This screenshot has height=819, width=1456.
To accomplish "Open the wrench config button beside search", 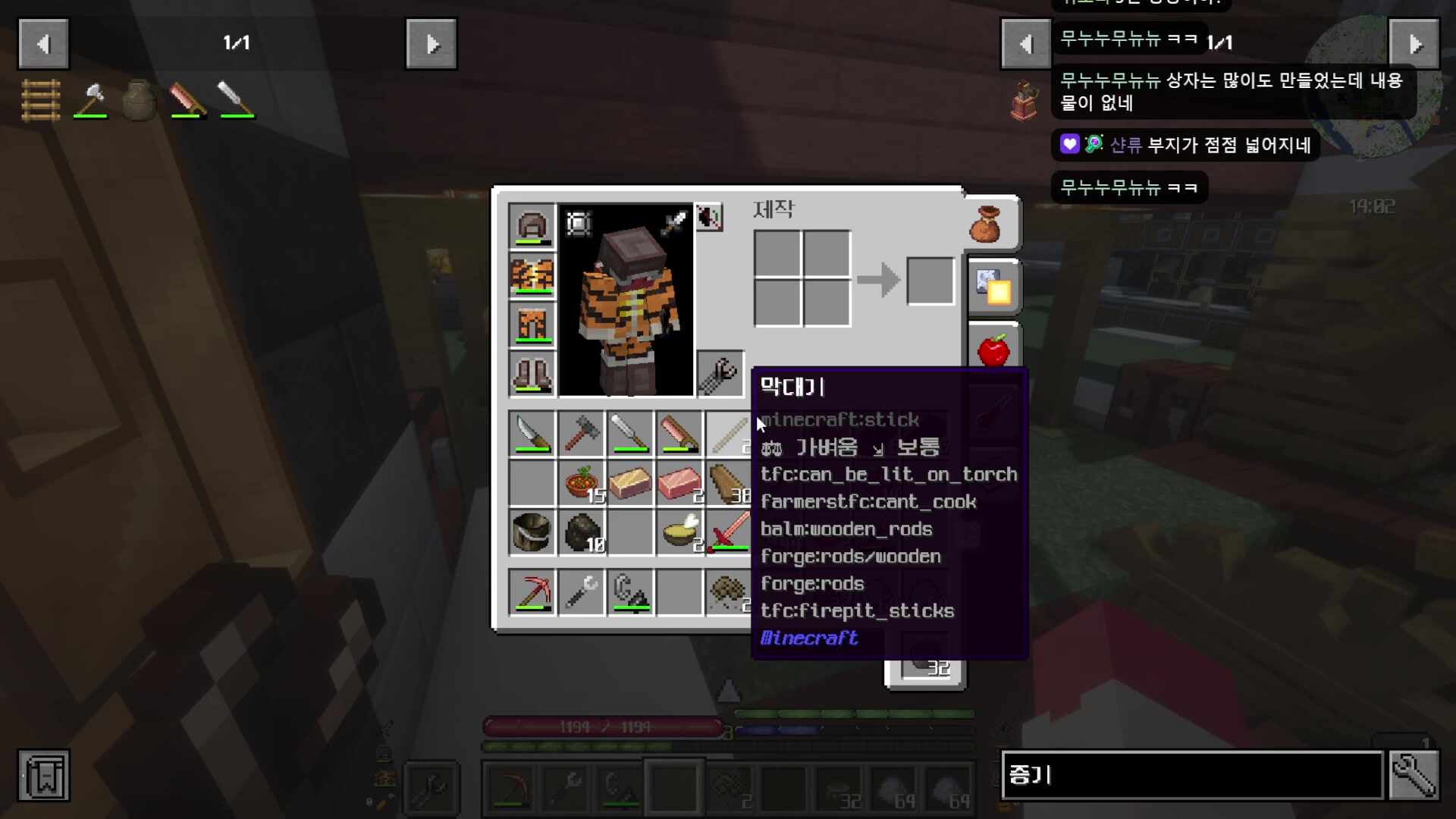I will coord(1414,775).
